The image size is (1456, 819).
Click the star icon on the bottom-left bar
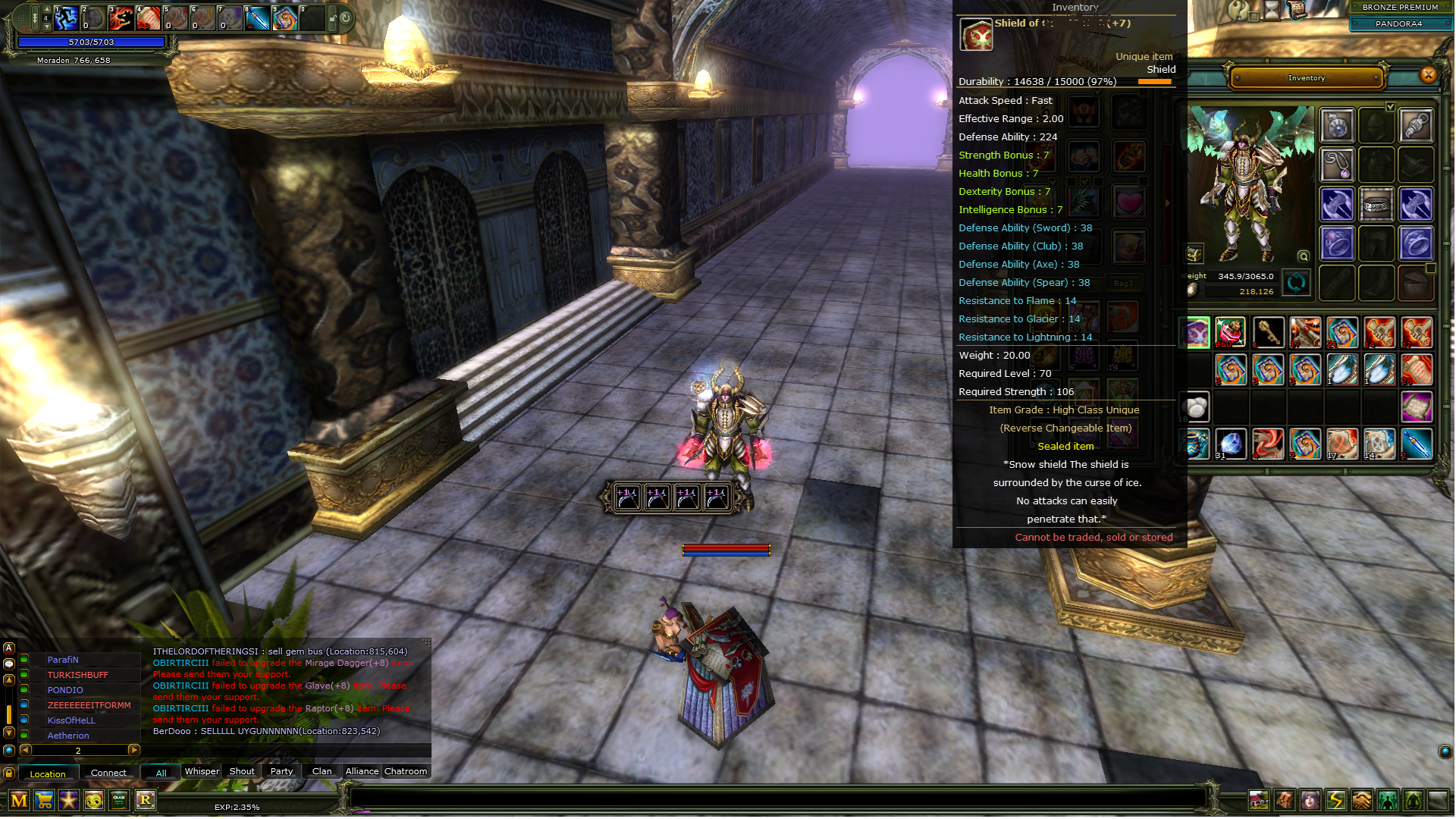tap(68, 800)
